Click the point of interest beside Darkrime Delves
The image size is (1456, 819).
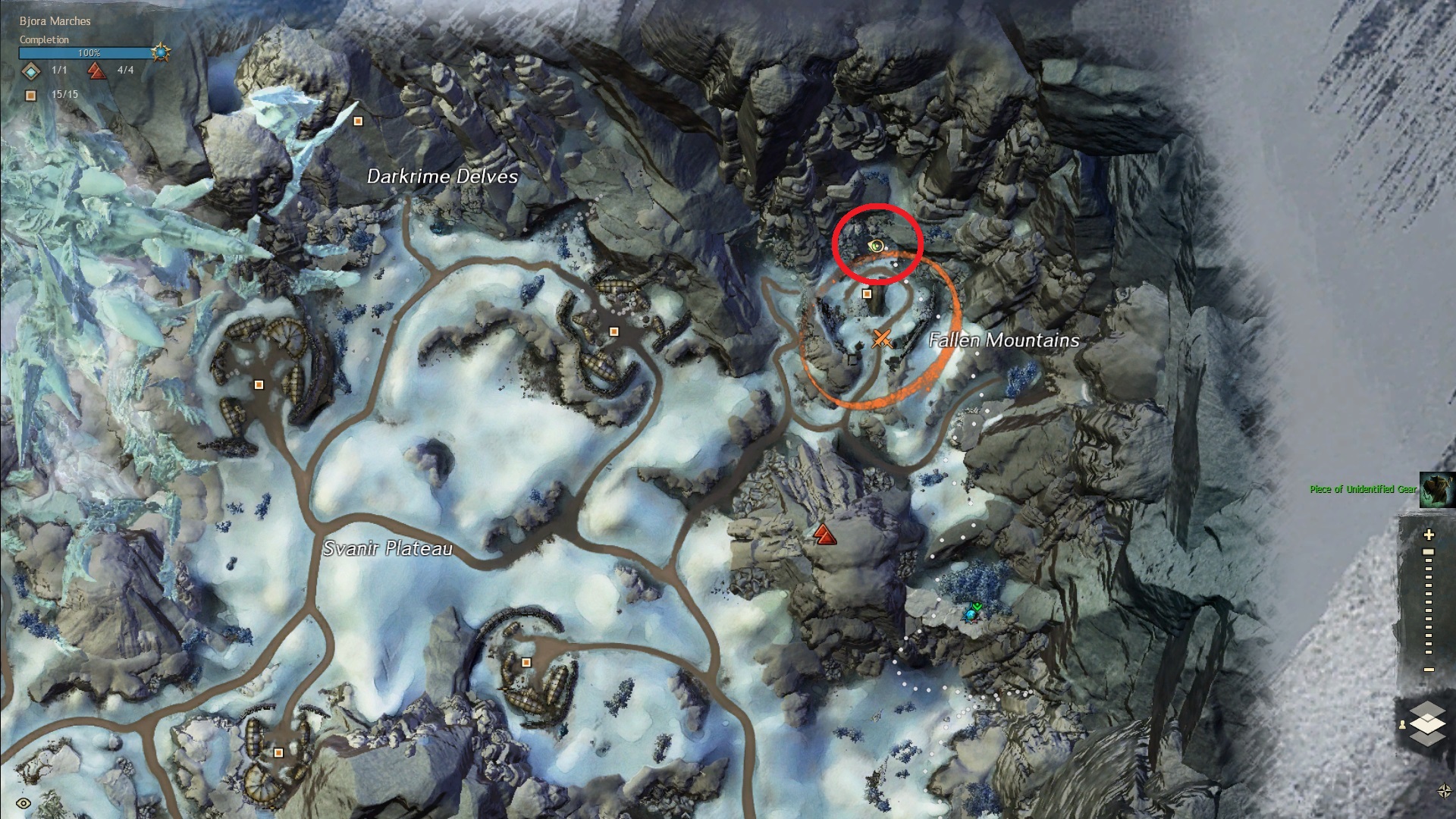coord(359,121)
